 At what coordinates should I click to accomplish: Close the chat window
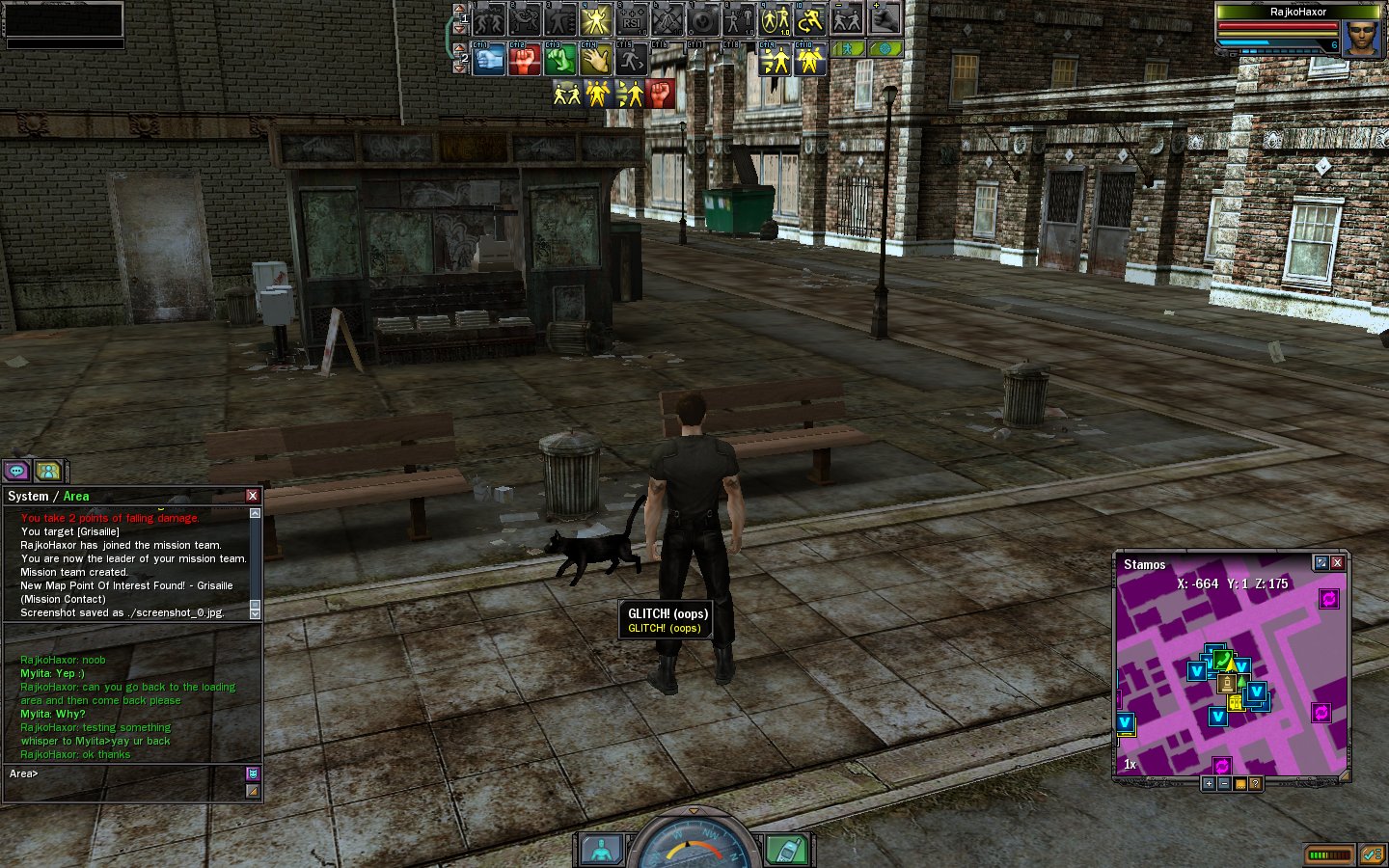[x=253, y=496]
